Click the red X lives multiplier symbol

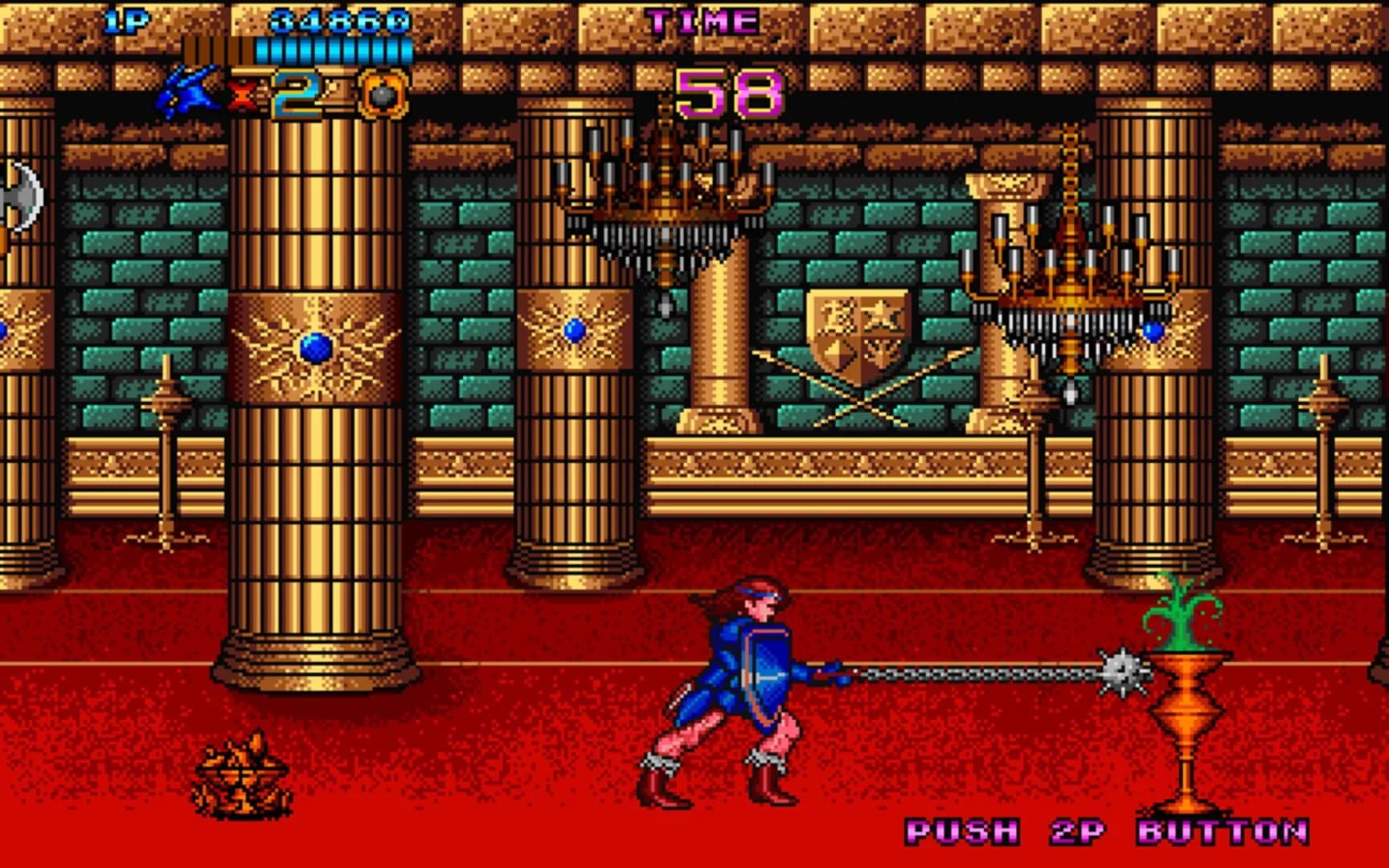(240, 93)
